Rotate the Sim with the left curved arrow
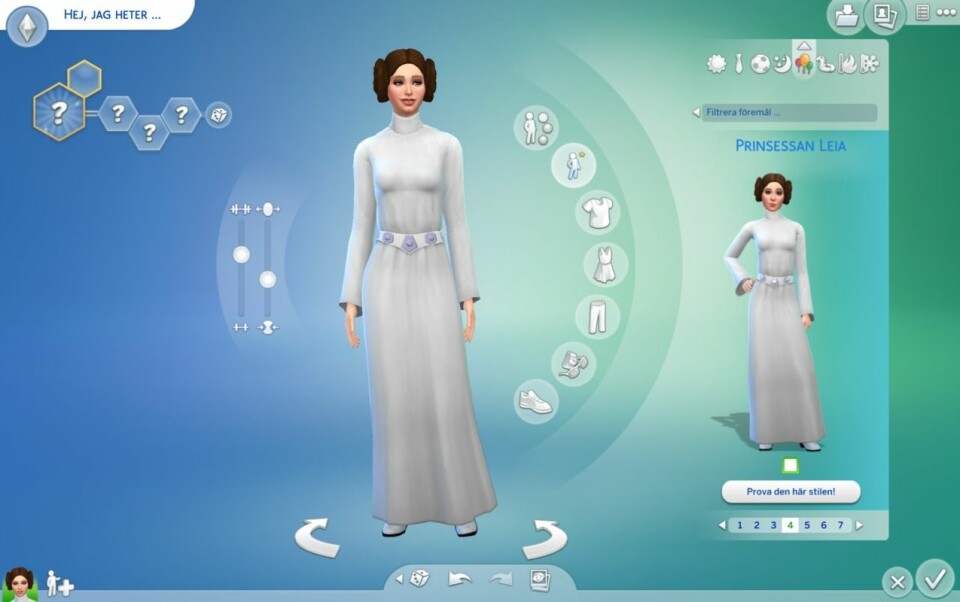The height and width of the screenshot is (602, 960). 318,537
